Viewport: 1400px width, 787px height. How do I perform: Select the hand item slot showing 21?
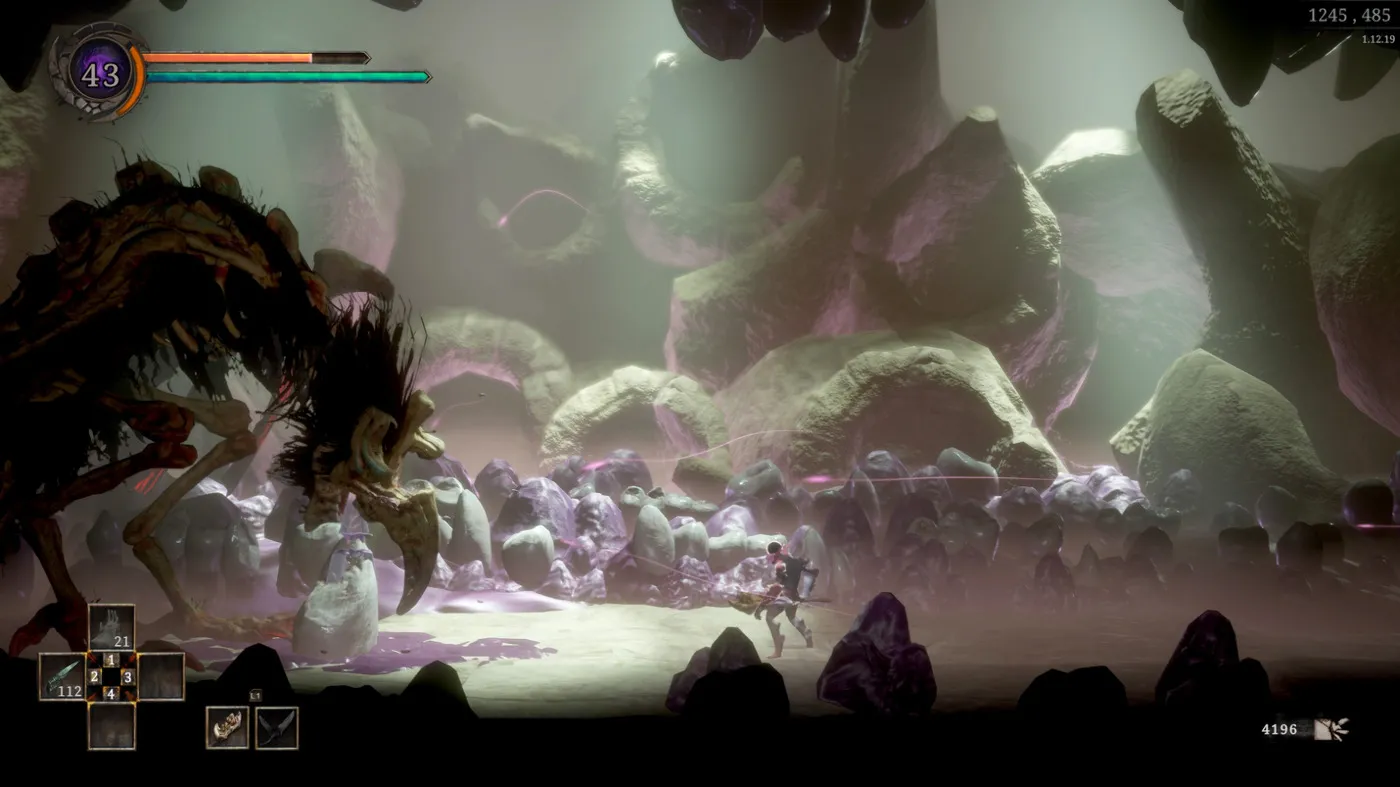tap(111, 627)
